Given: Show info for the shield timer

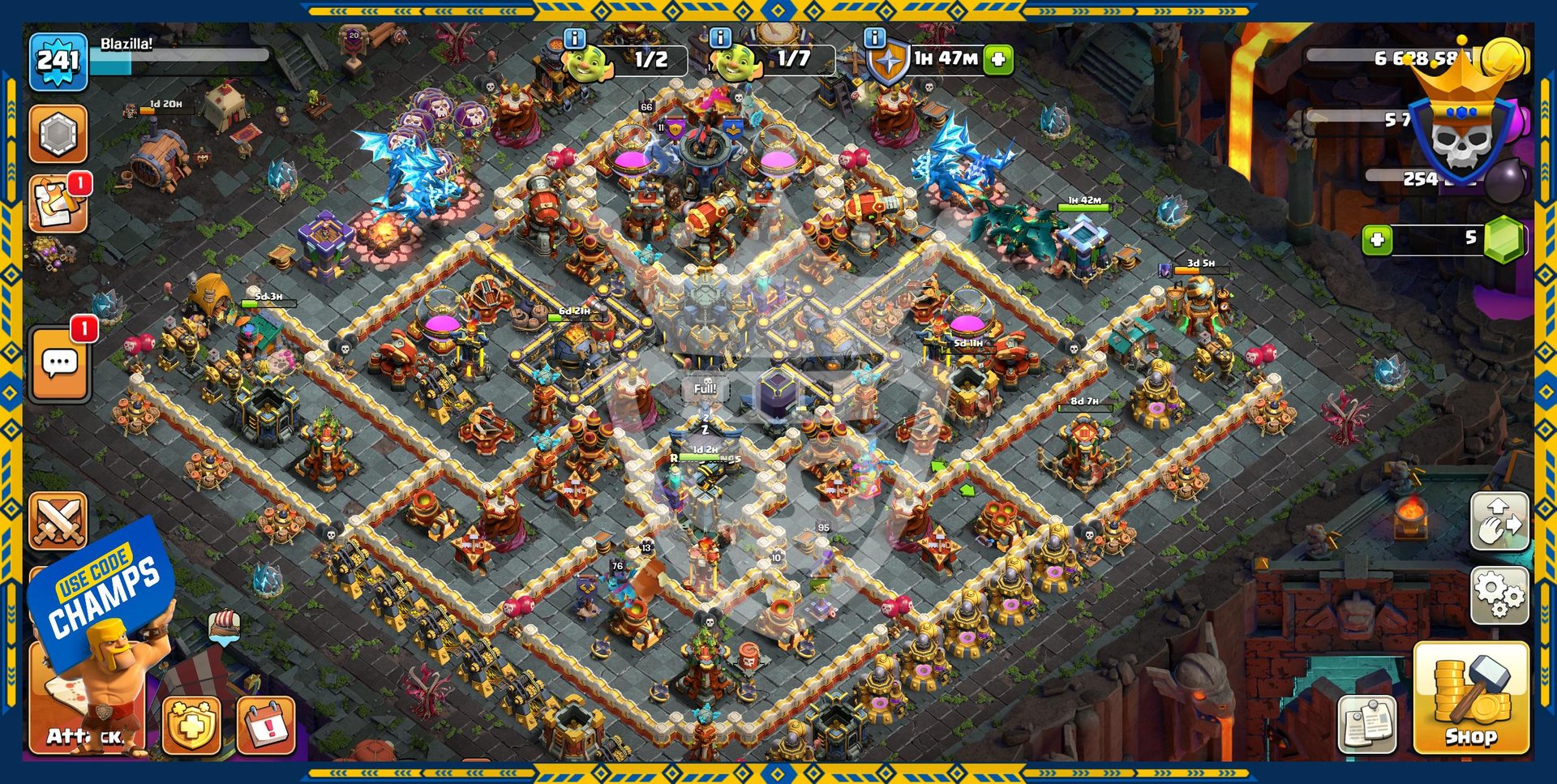Looking at the screenshot, I should (x=874, y=38).
